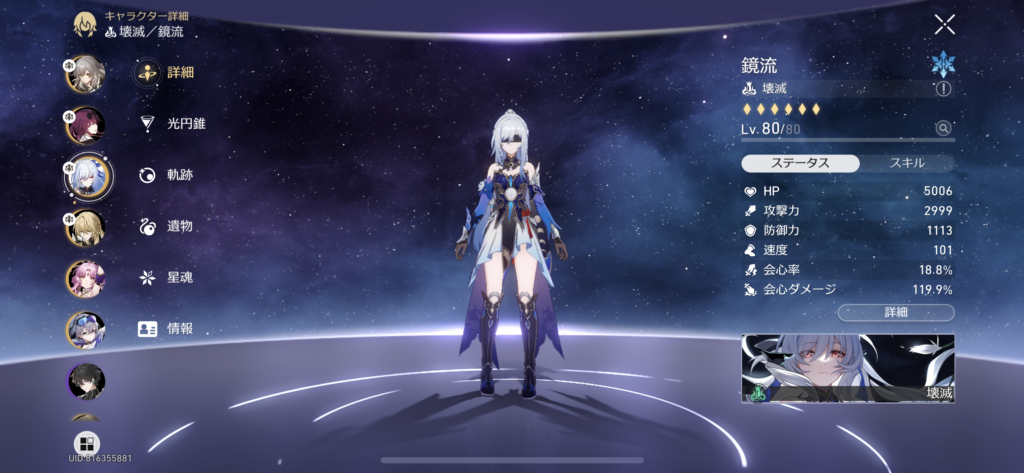Switch to the ステータス tab
The image size is (1024, 473).
coord(800,163)
